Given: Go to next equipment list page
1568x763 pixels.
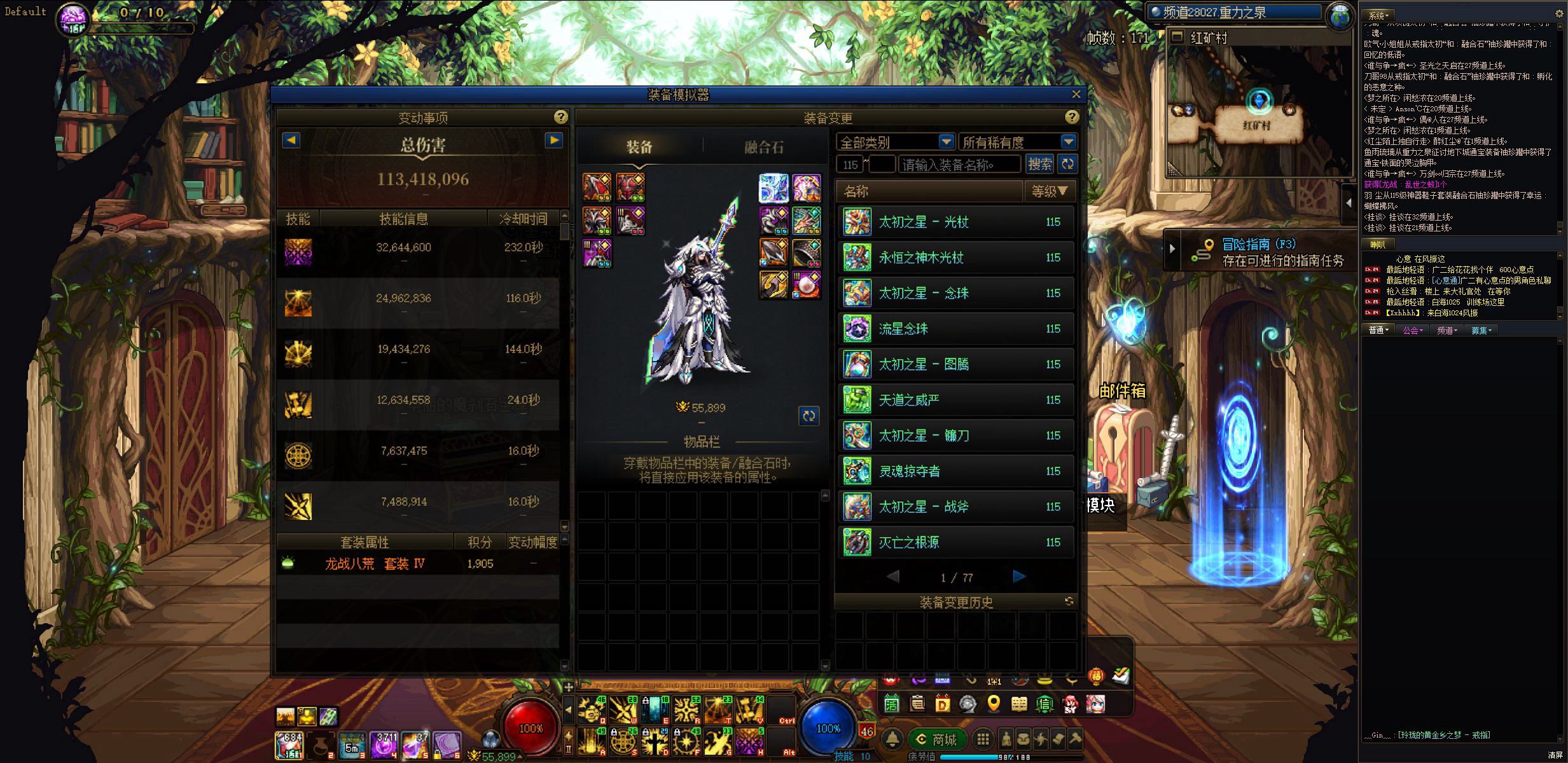Looking at the screenshot, I should tap(1018, 577).
